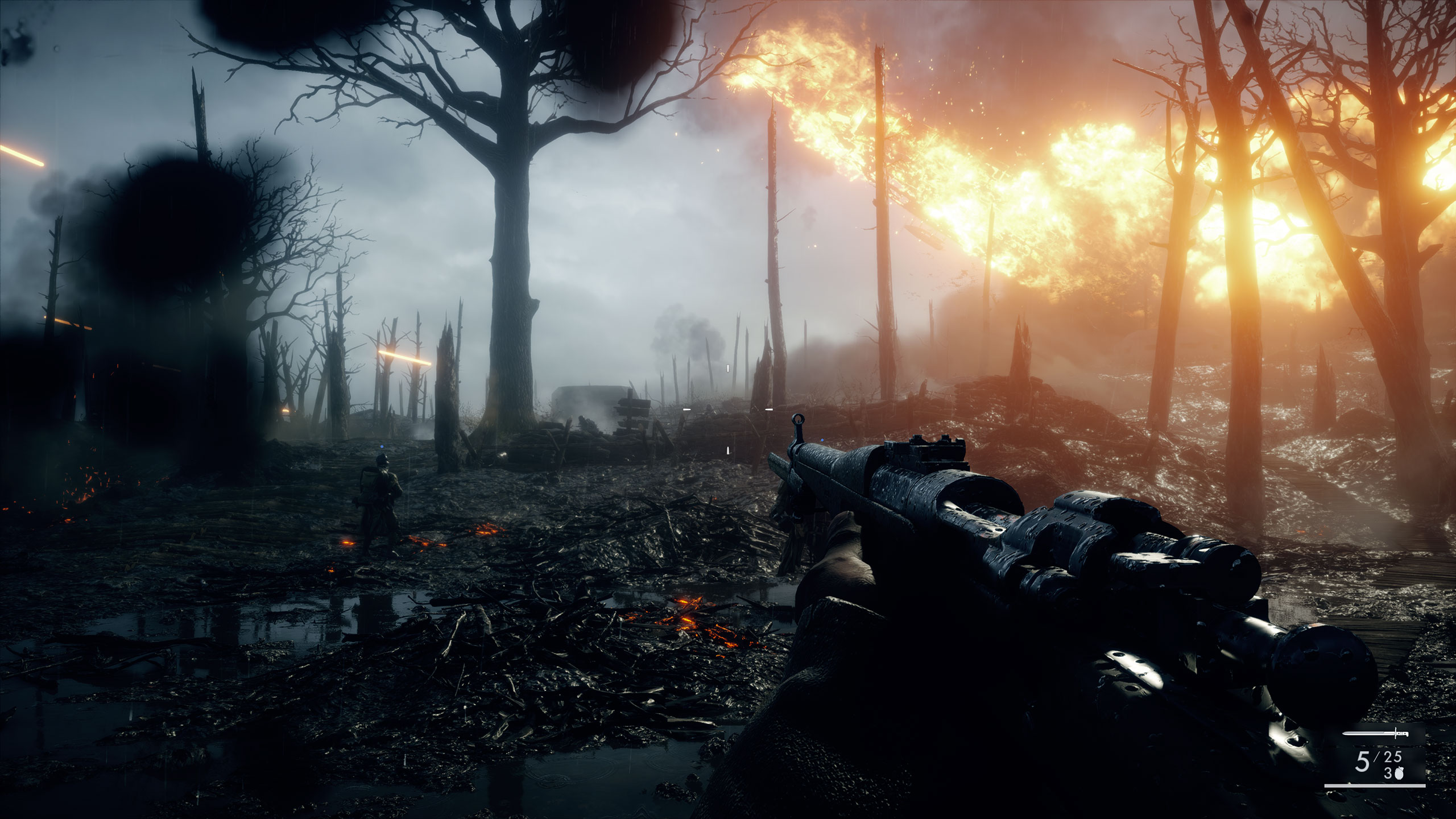Viewport: 1456px width, 819px height.
Task: Select the bayonet melee weapon icon
Action: [1375, 733]
